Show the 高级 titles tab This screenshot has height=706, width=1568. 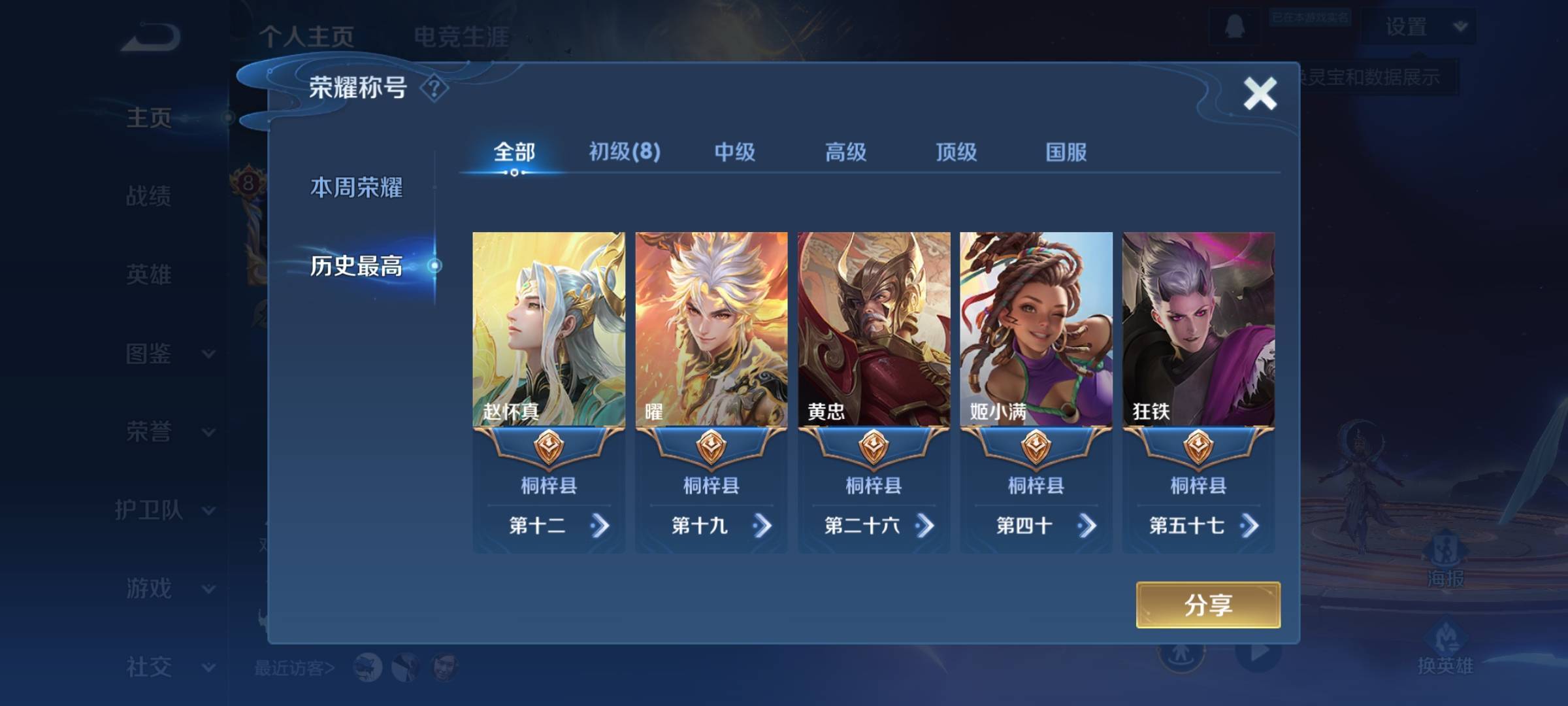point(845,152)
